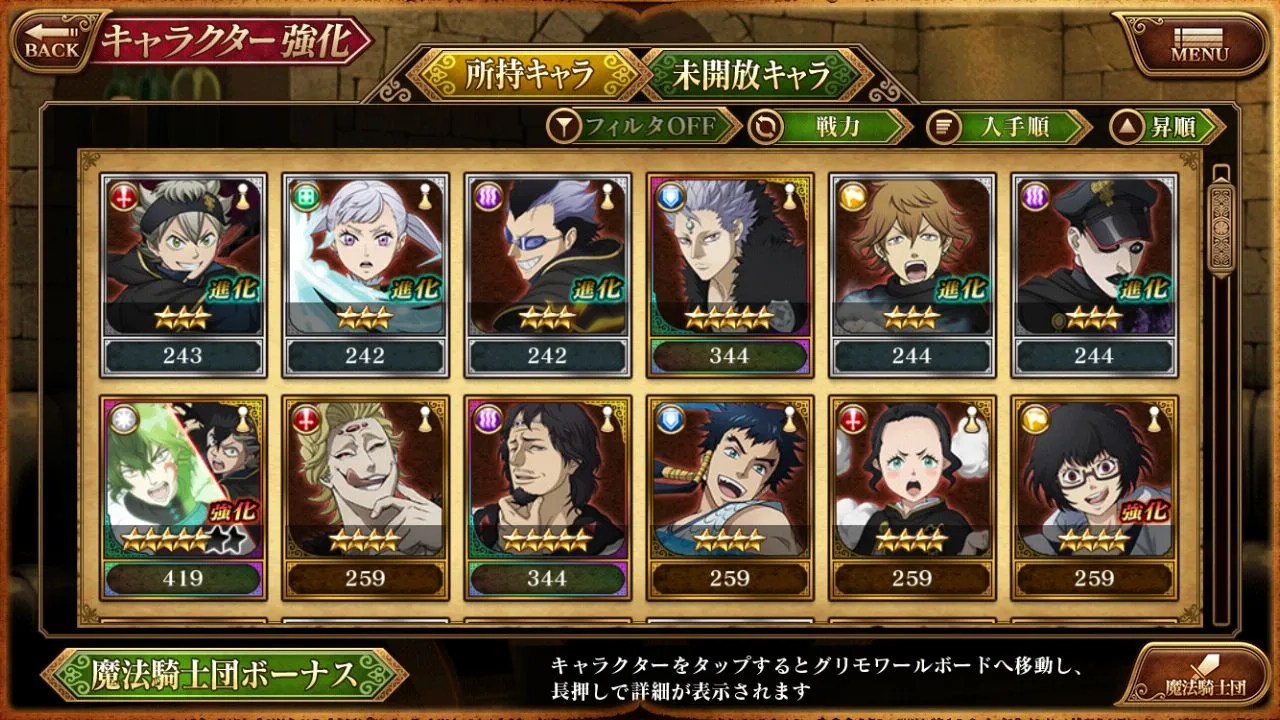Open 魔法騎士団ボーナス bonus panel
Screen dimensions: 1280x720
point(224,675)
